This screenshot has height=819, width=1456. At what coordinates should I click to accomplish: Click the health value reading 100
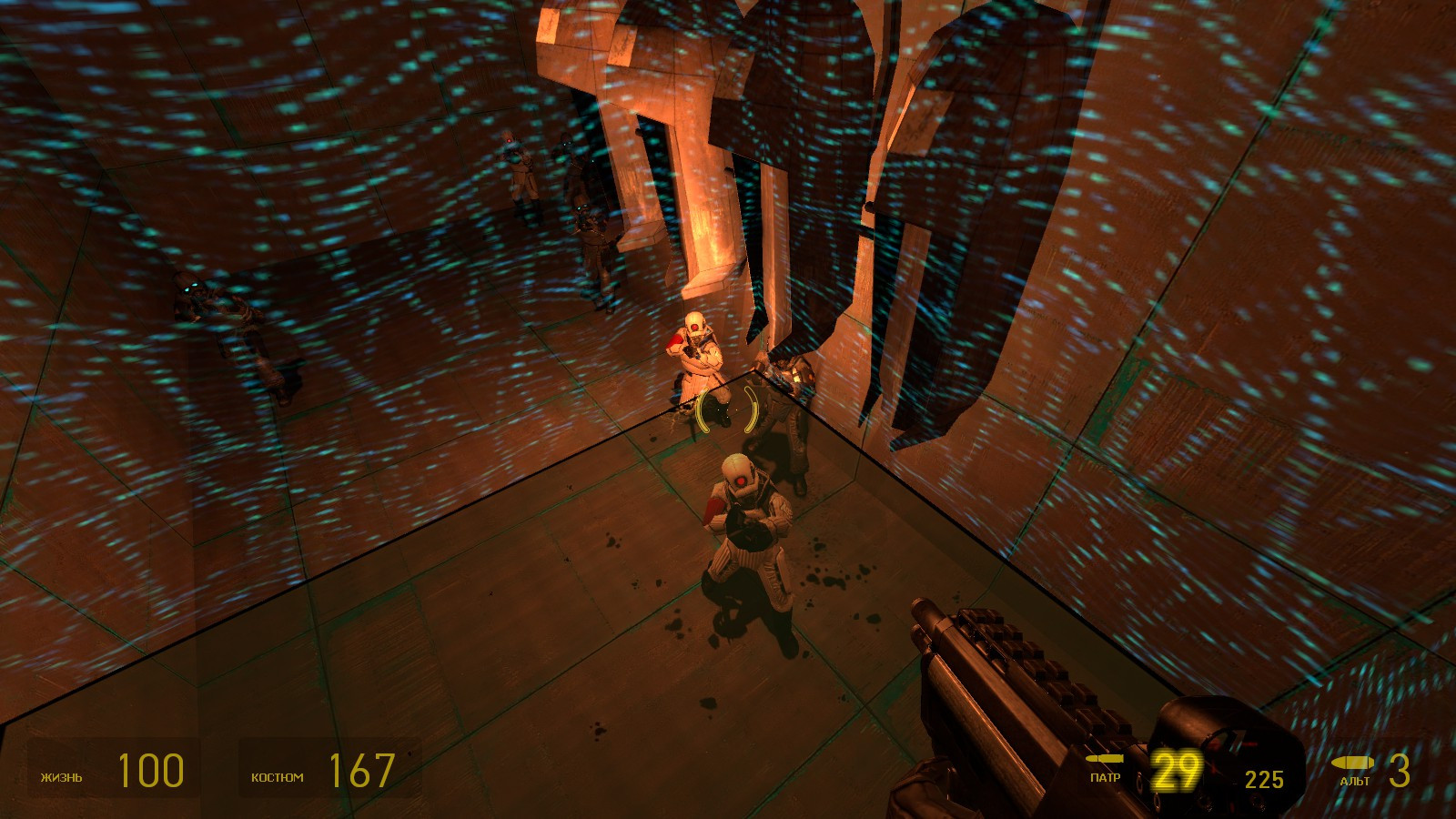(150, 771)
